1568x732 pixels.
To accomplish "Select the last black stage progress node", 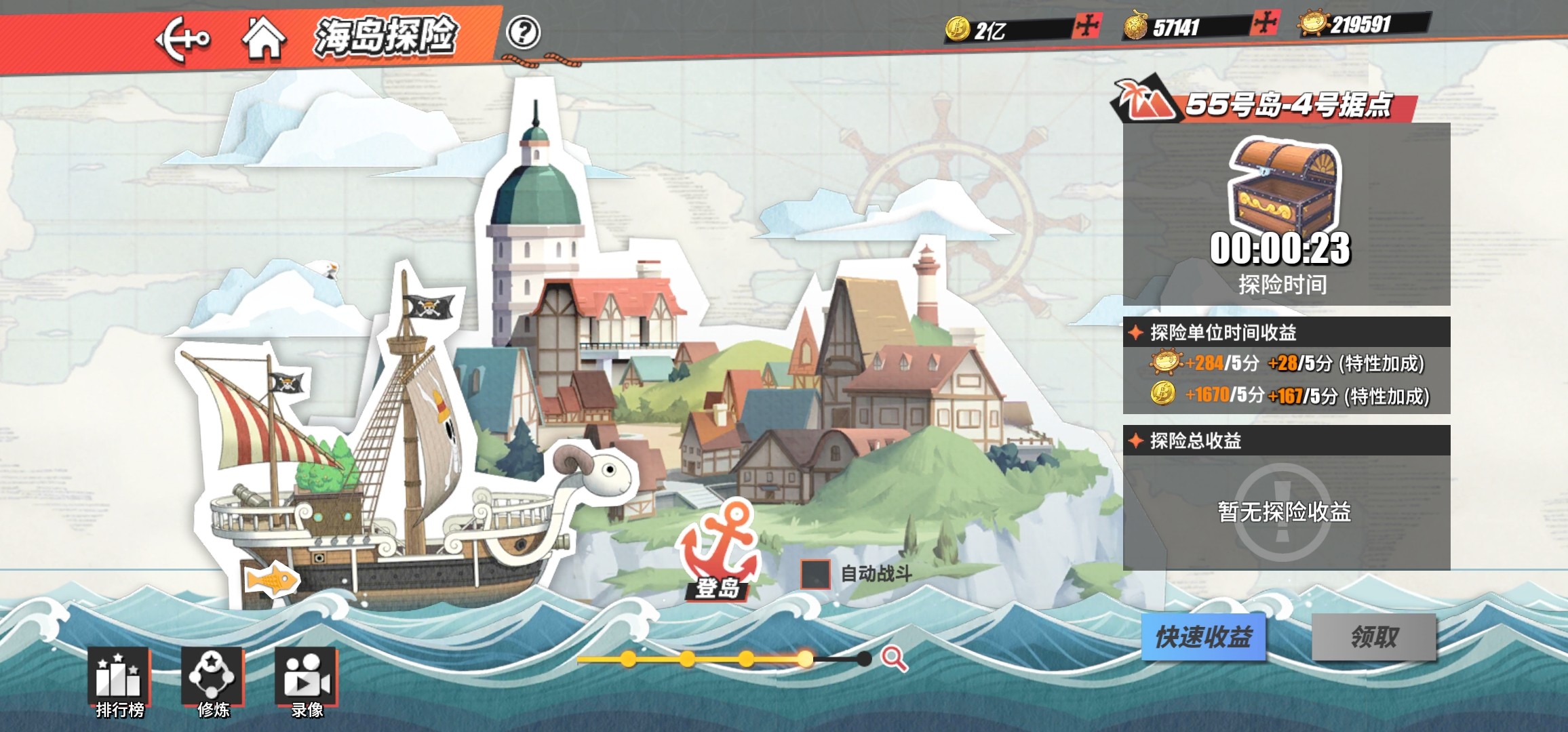I will [863, 658].
